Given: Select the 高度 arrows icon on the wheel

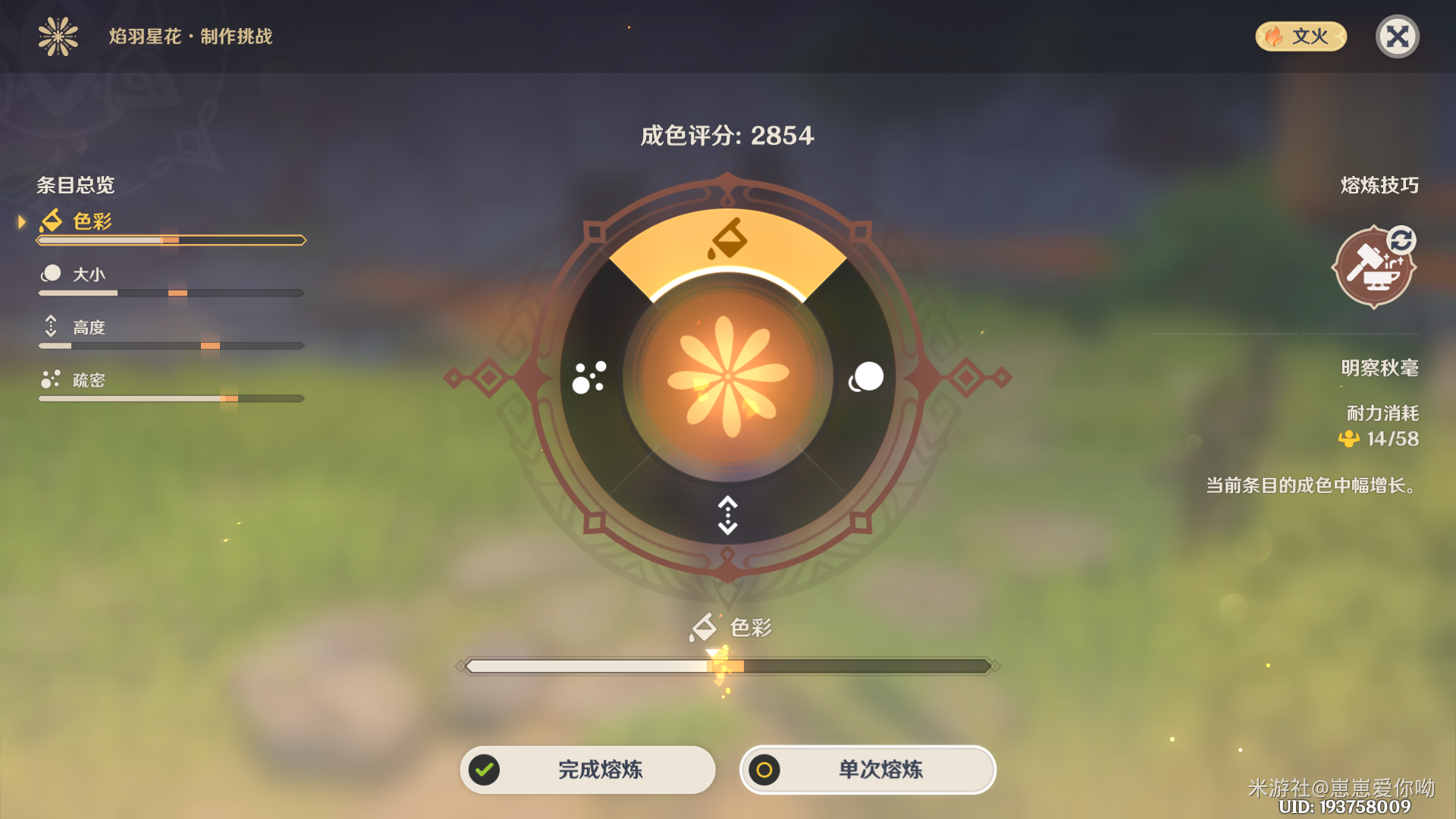Looking at the screenshot, I should pyautogui.click(x=726, y=512).
